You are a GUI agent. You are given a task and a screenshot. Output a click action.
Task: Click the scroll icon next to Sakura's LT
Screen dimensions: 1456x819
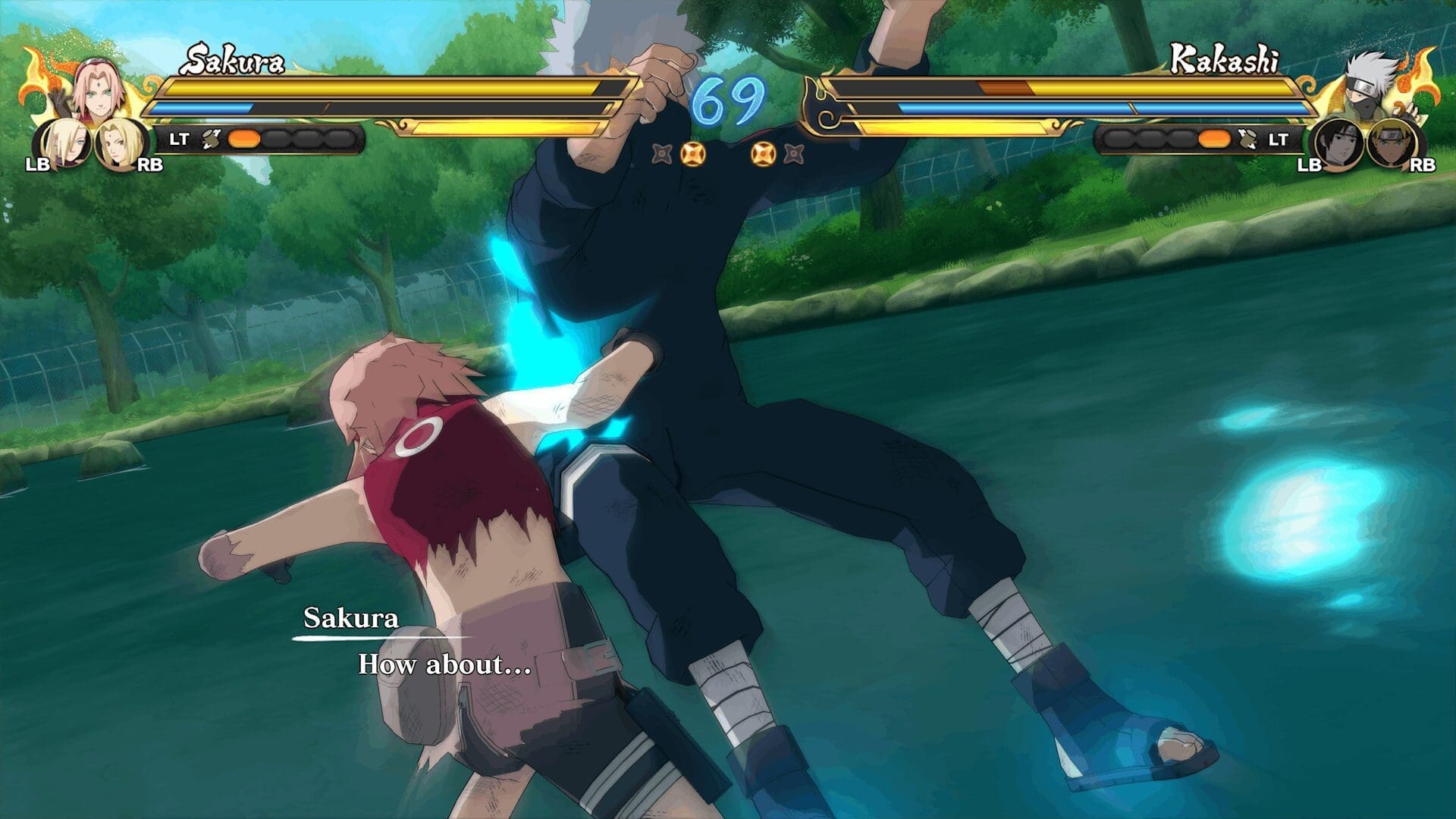pos(212,137)
